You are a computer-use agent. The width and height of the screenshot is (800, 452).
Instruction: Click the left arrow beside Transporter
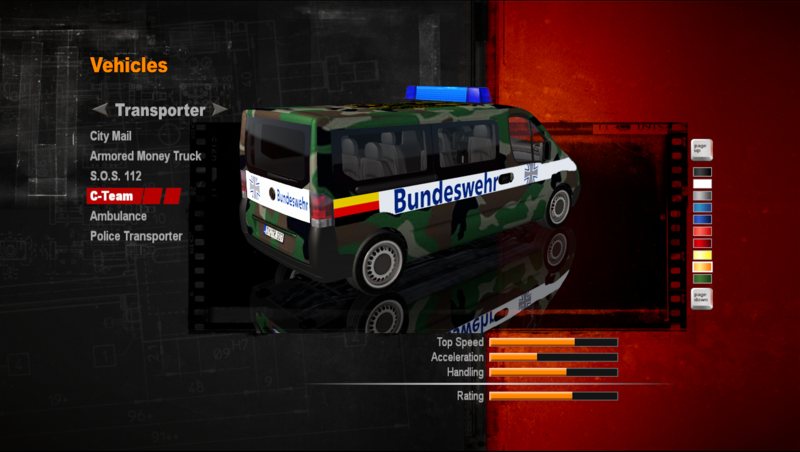99,109
